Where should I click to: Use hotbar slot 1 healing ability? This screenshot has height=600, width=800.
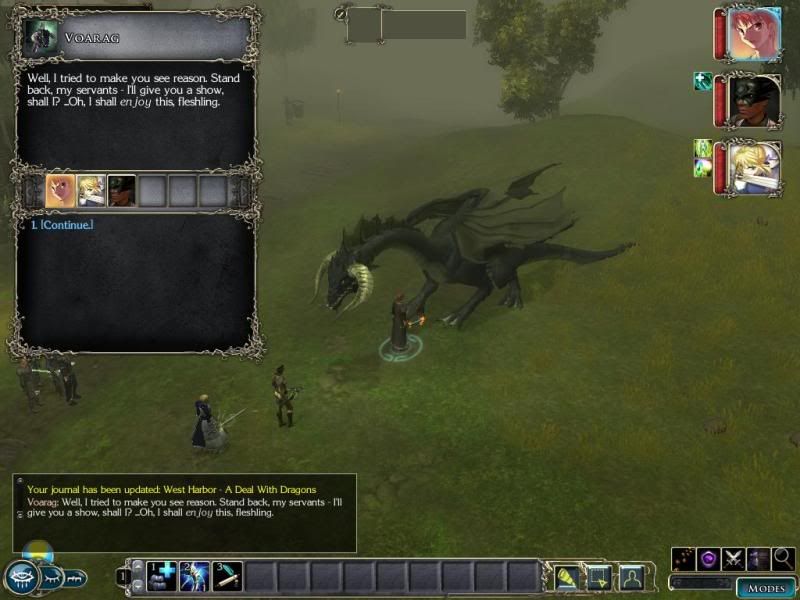point(161,576)
